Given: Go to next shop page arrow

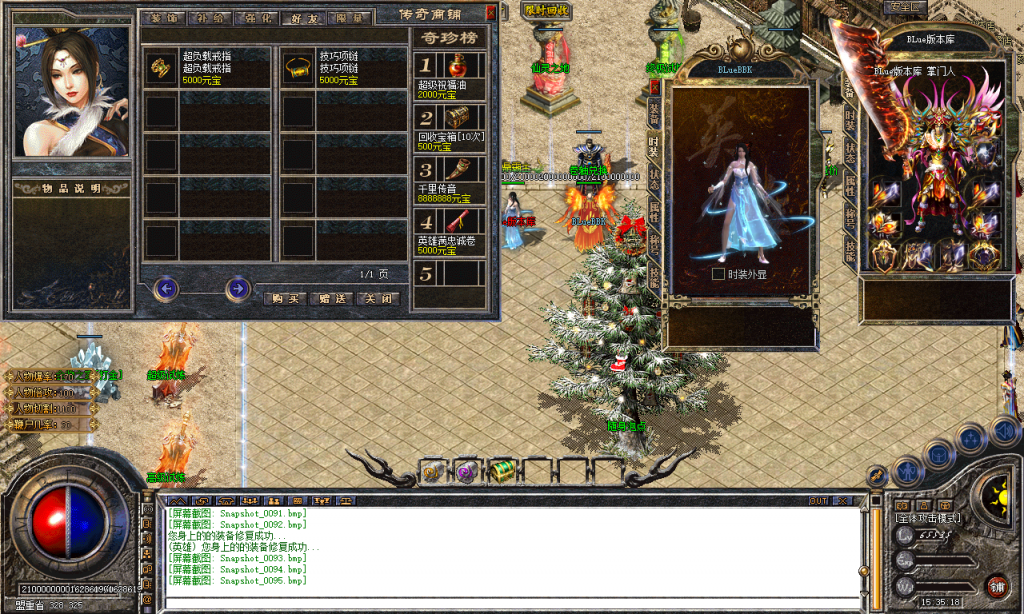Looking at the screenshot, I should click(237, 289).
